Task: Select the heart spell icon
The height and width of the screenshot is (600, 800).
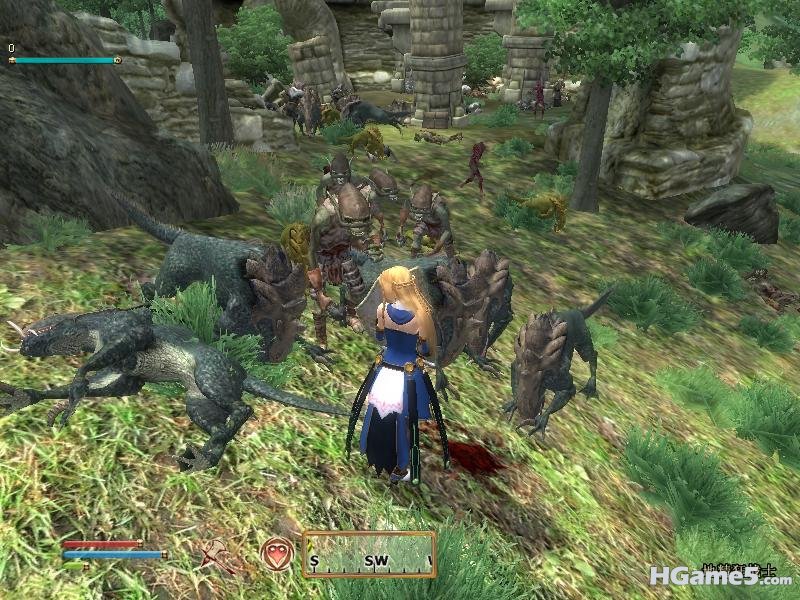Action: (x=276, y=554)
